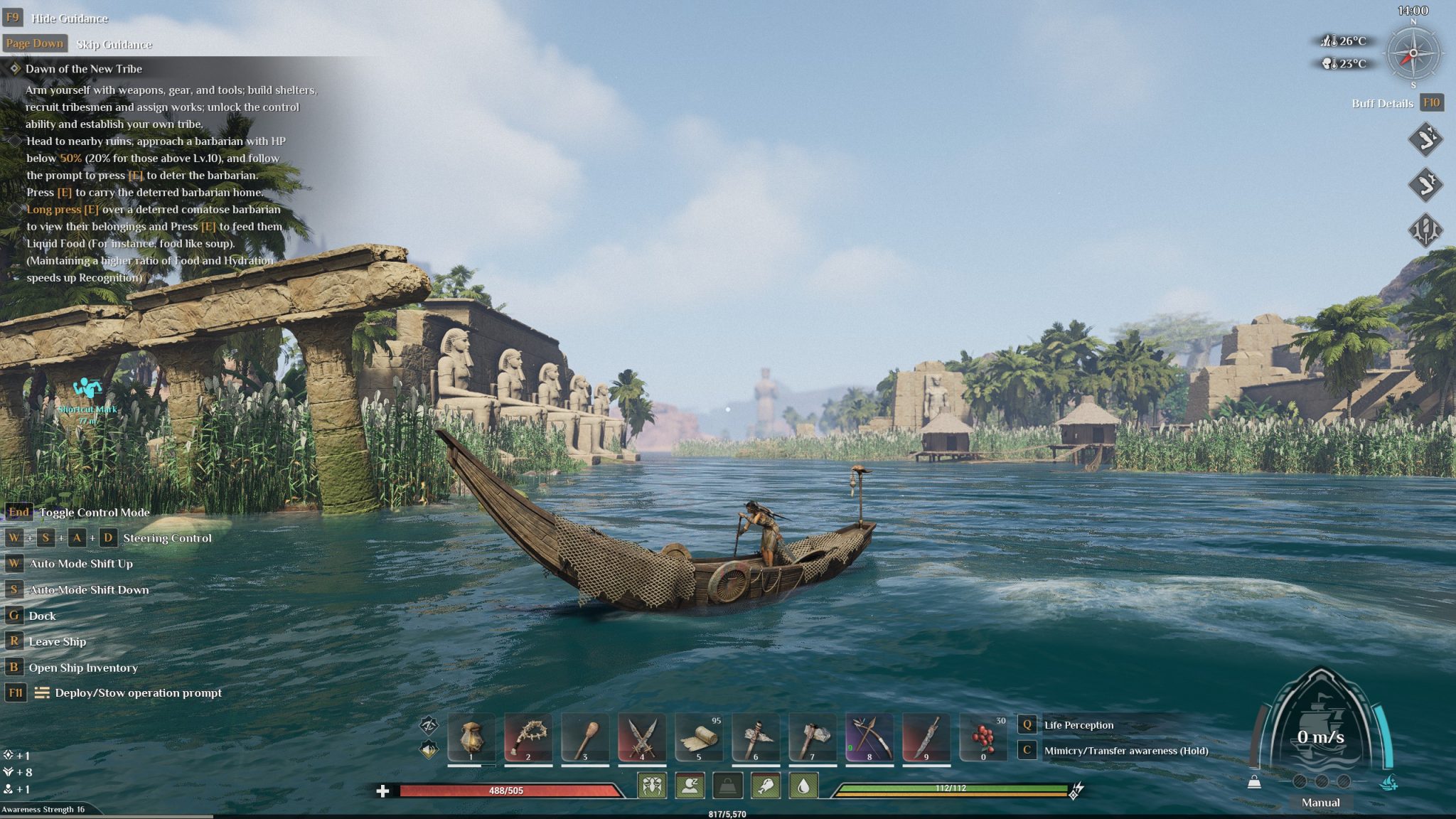Use the rolled bandage stack of 95

(x=699, y=737)
